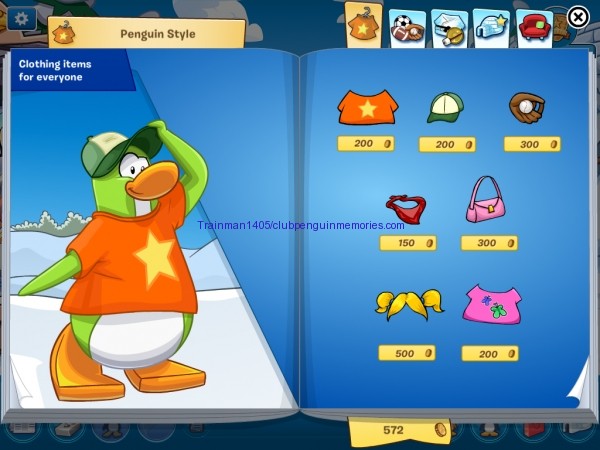The width and height of the screenshot is (600, 450).
Task: Pick the brown baseball glove
Action: click(x=525, y=107)
